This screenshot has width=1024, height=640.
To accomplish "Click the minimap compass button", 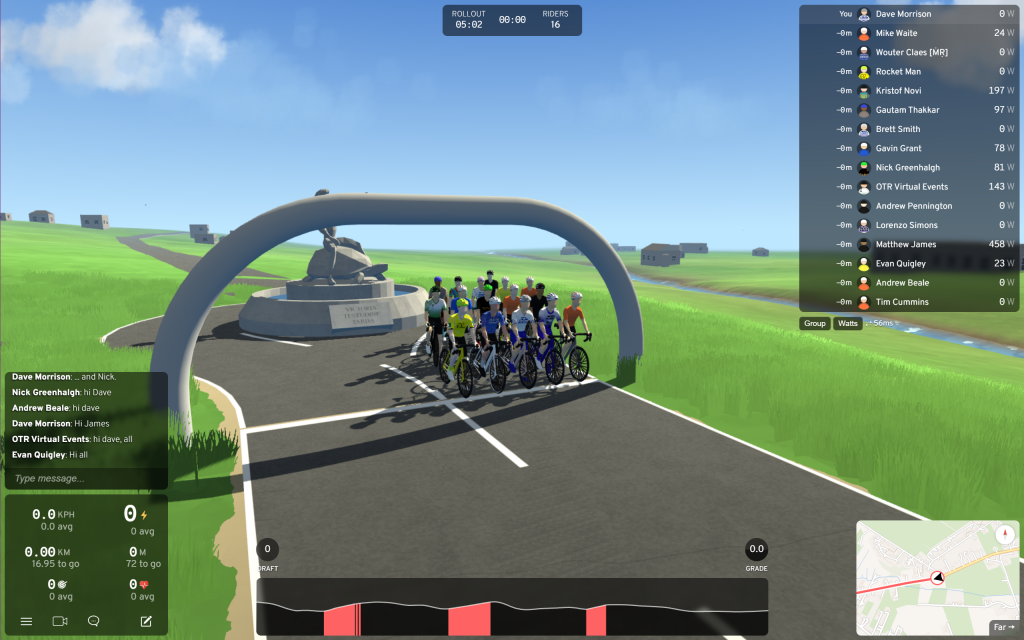I will tap(1004, 534).
